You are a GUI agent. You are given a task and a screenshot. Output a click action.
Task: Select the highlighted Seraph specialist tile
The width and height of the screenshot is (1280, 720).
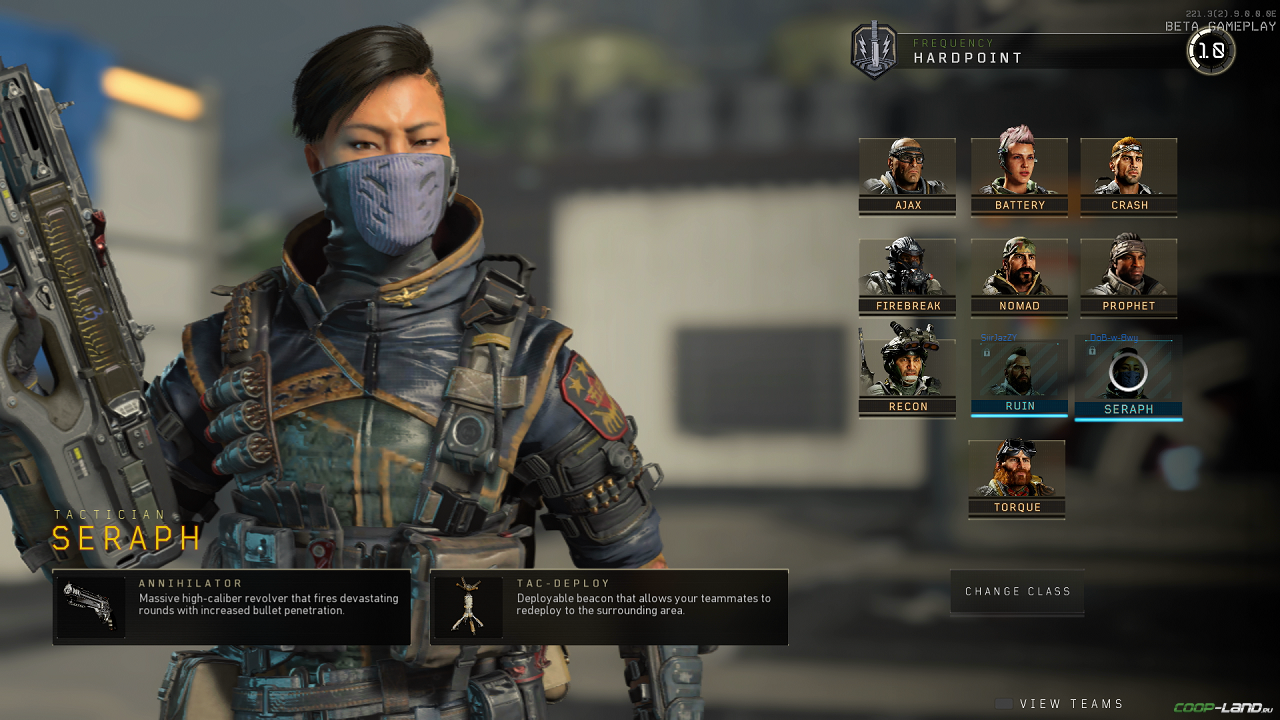(x=1129, y=377)
